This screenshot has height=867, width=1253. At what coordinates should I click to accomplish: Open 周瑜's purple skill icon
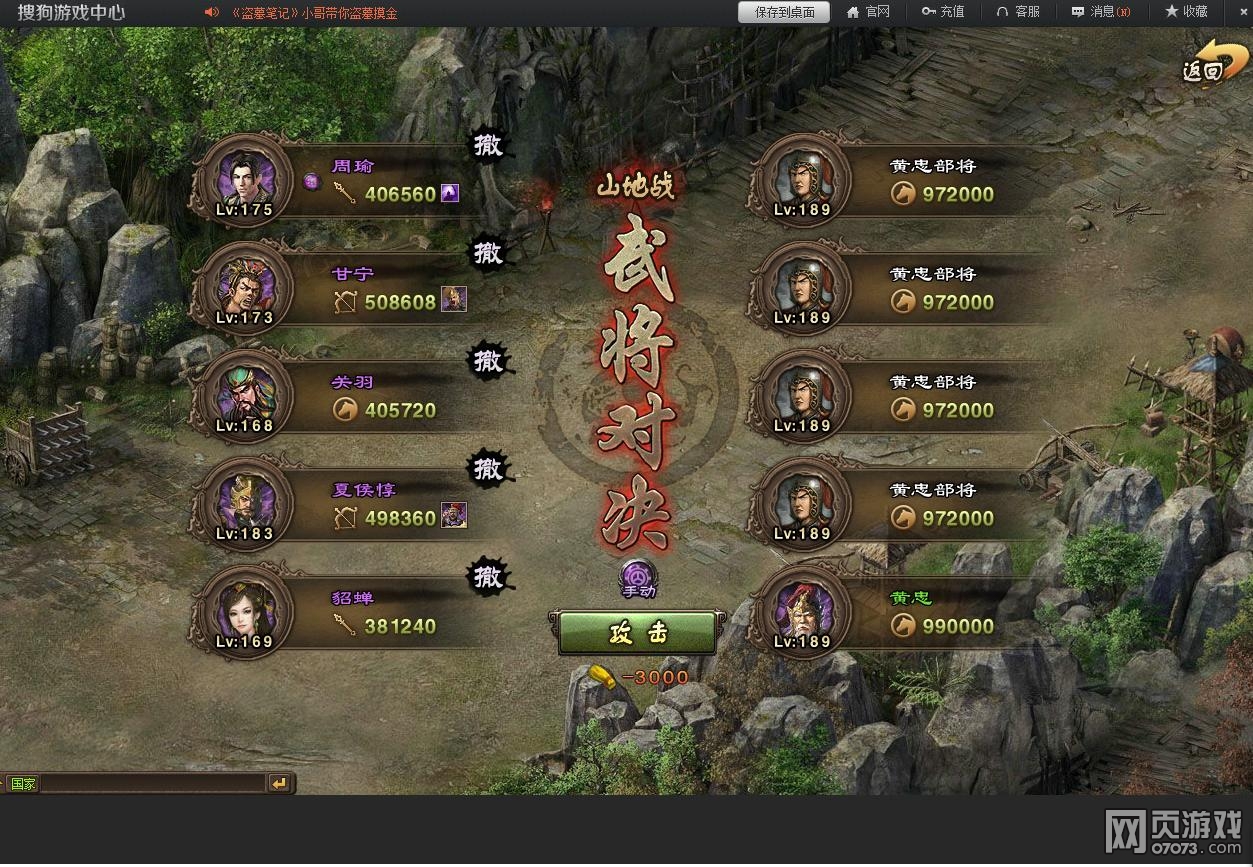(x=450, y=193)
